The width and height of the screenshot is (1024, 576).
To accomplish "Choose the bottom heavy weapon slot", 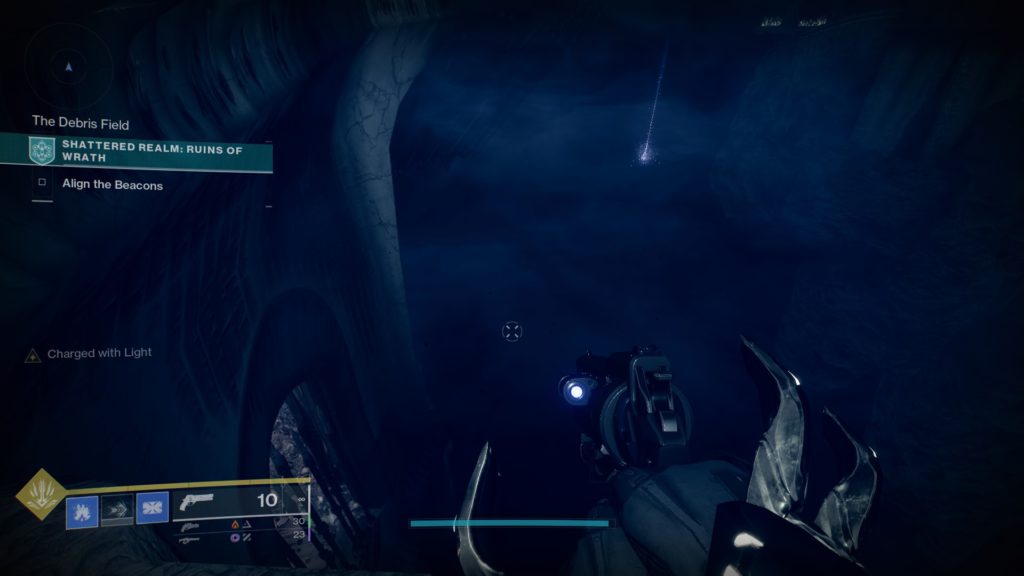I will pos(188,540).
